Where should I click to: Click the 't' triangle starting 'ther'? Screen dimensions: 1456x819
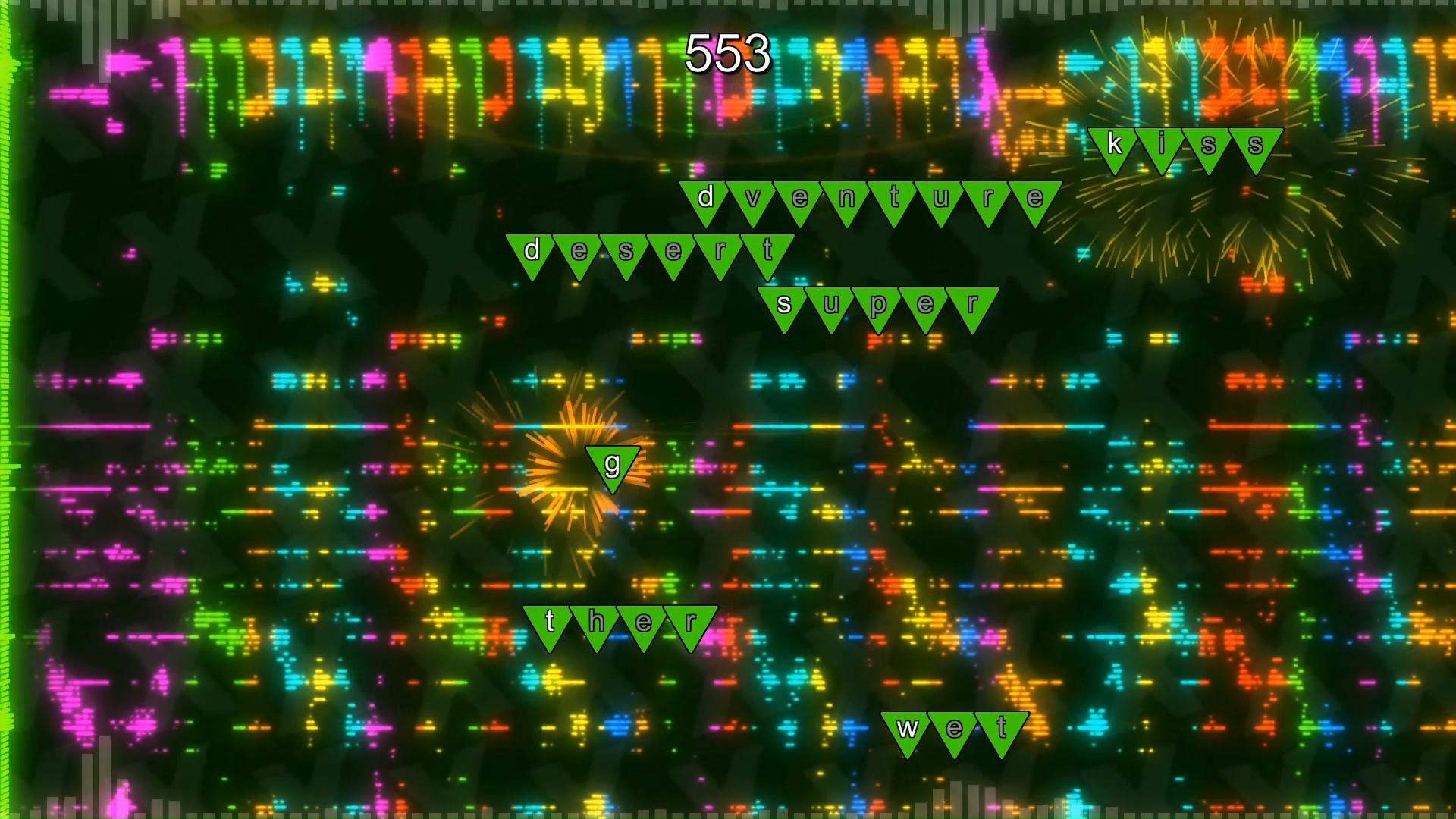click(548, 622)
